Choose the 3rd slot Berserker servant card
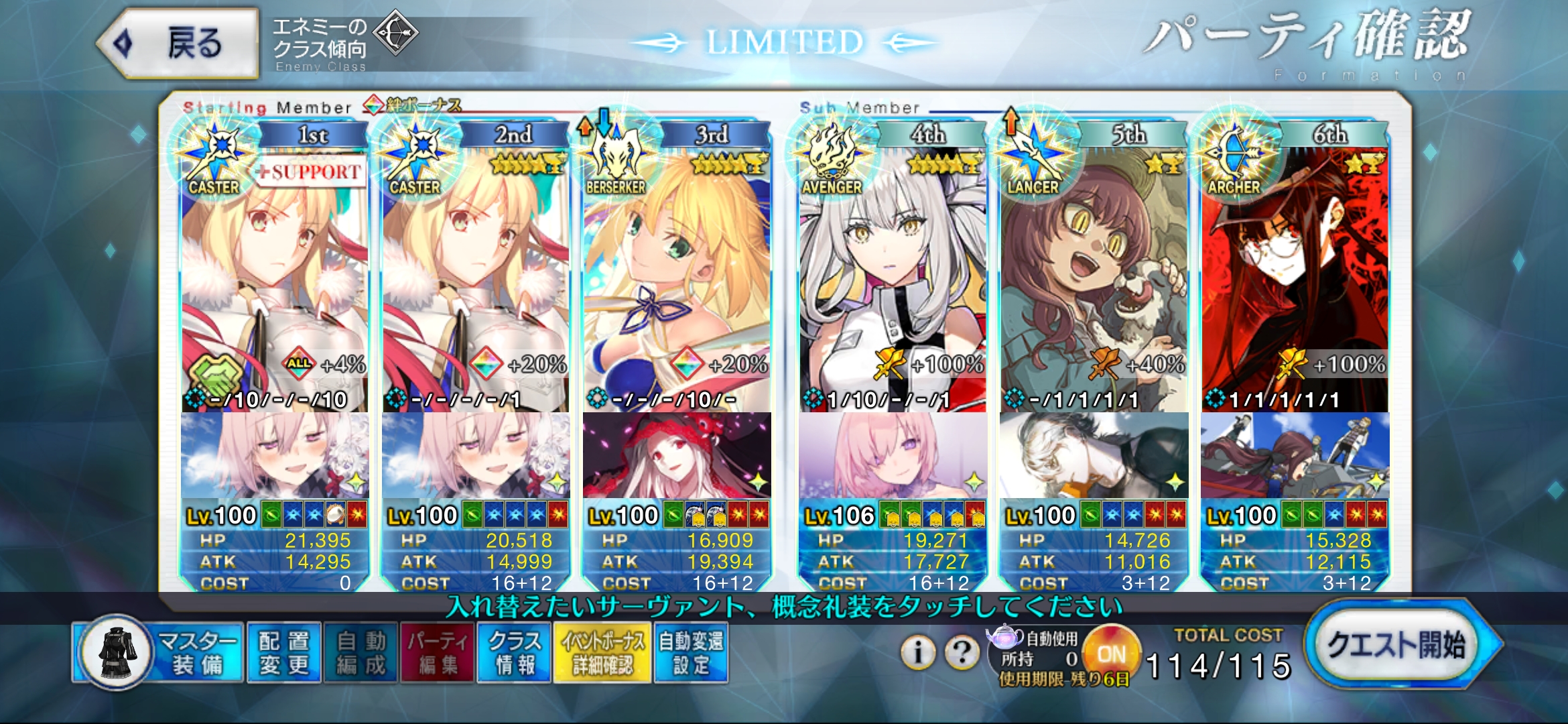Image resolution: width=1568 pixels, height=724 pixels. [677, 282]
